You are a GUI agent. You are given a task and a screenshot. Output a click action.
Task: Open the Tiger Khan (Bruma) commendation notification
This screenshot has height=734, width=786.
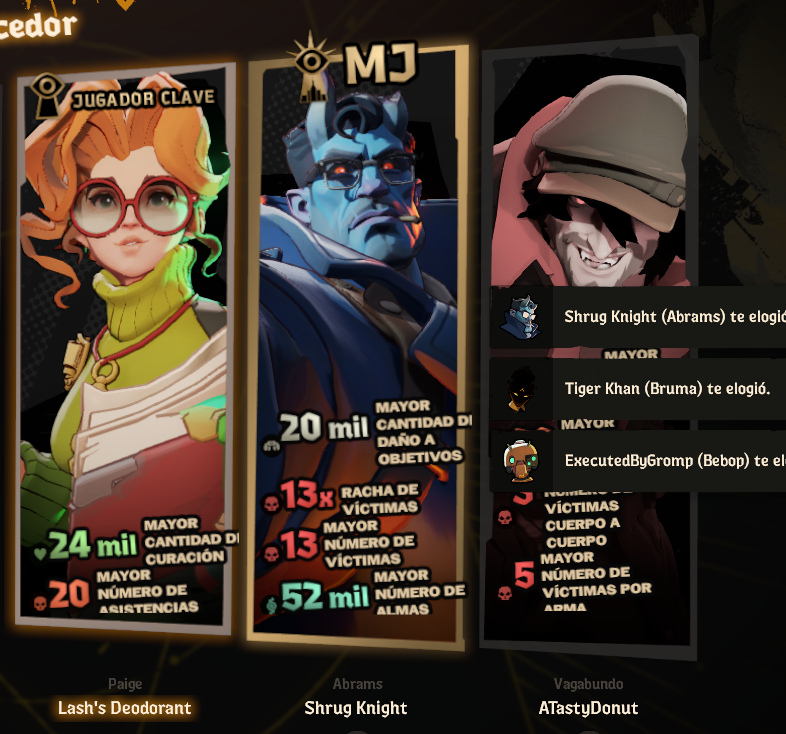click(x=640, y=389)
